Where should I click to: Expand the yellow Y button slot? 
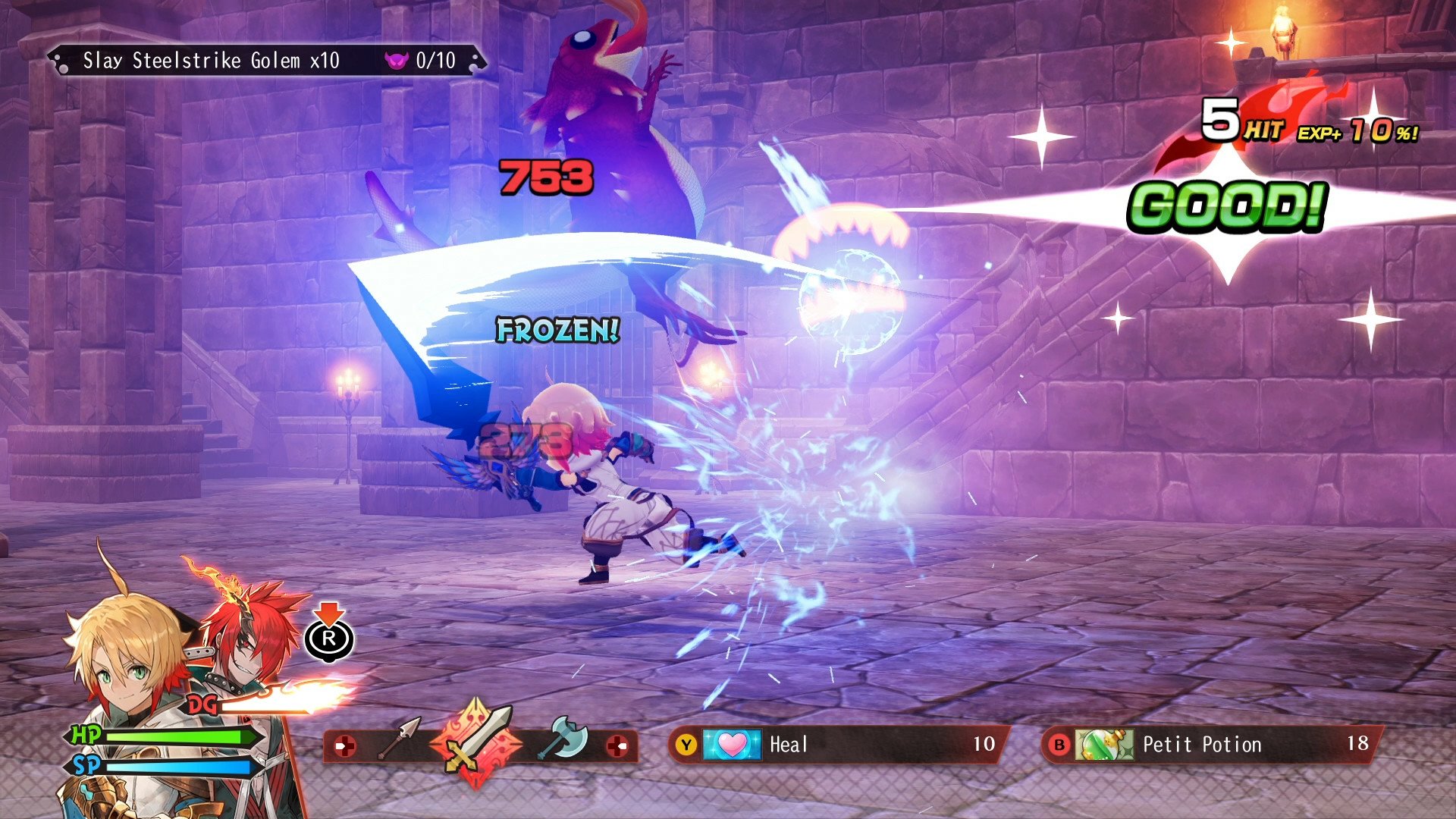coord(686,744)
